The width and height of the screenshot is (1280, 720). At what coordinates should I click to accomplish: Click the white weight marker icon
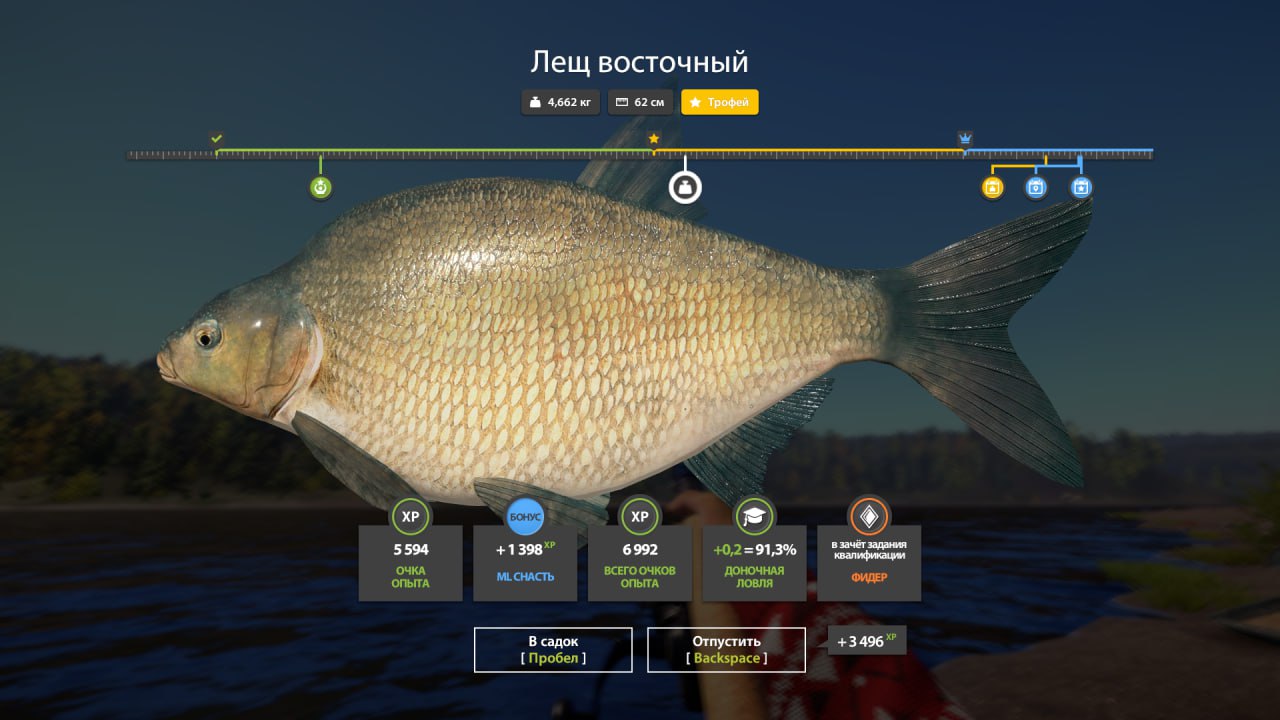[684, 187]
